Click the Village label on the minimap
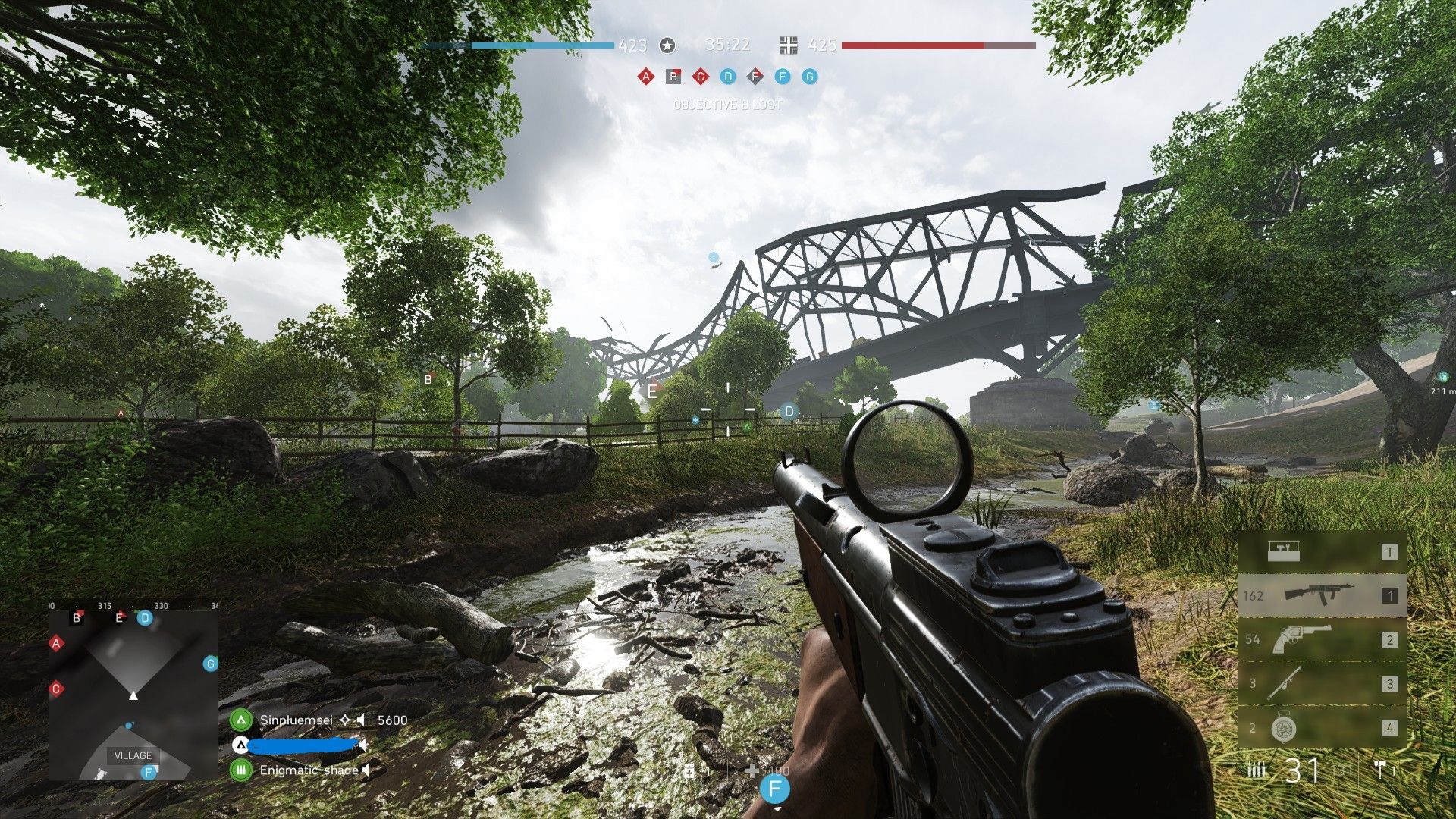This screenshot has height=819, width=1456. point(133,755)
